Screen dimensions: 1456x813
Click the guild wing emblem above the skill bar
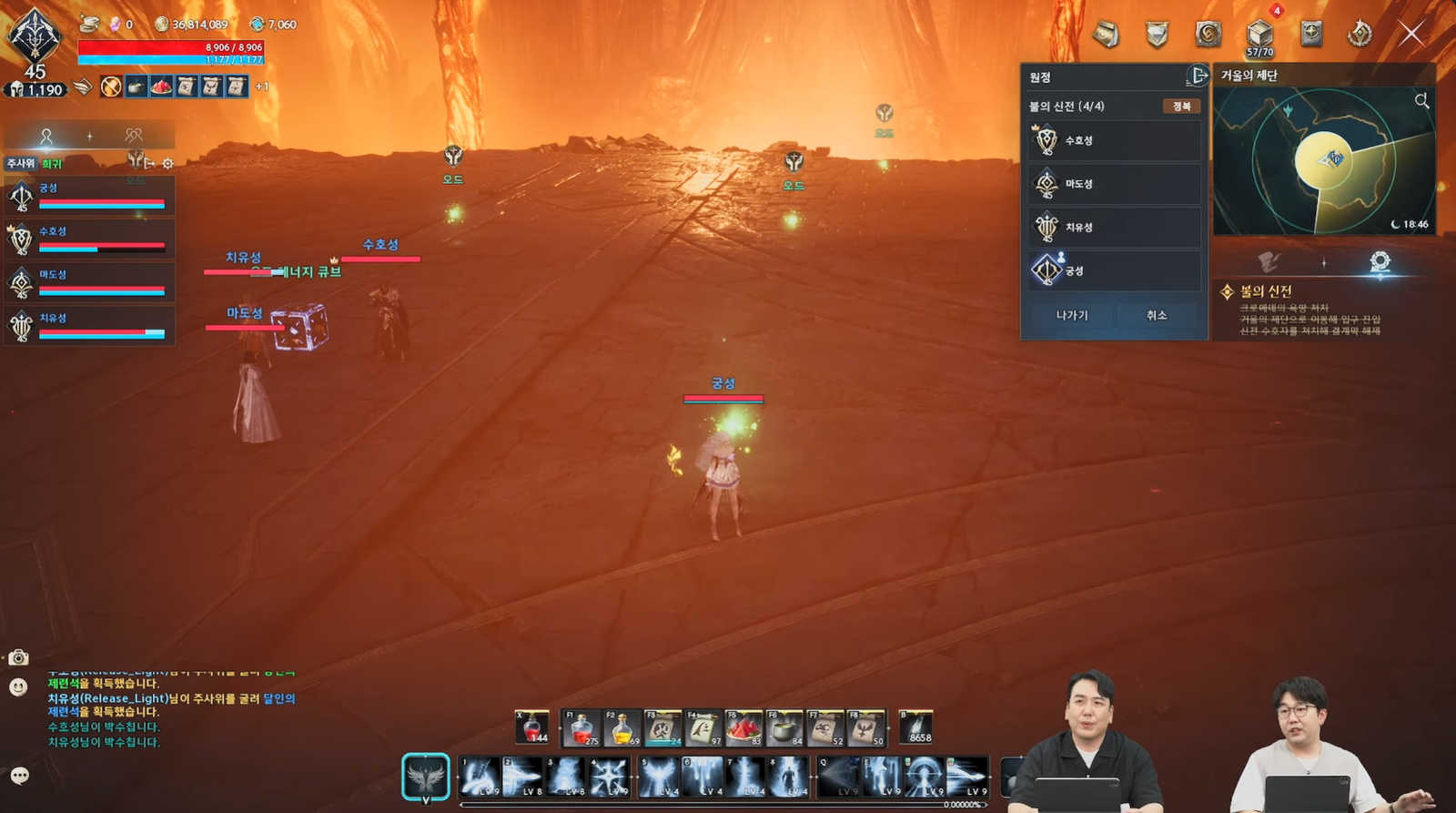click(x=428, y=777)
